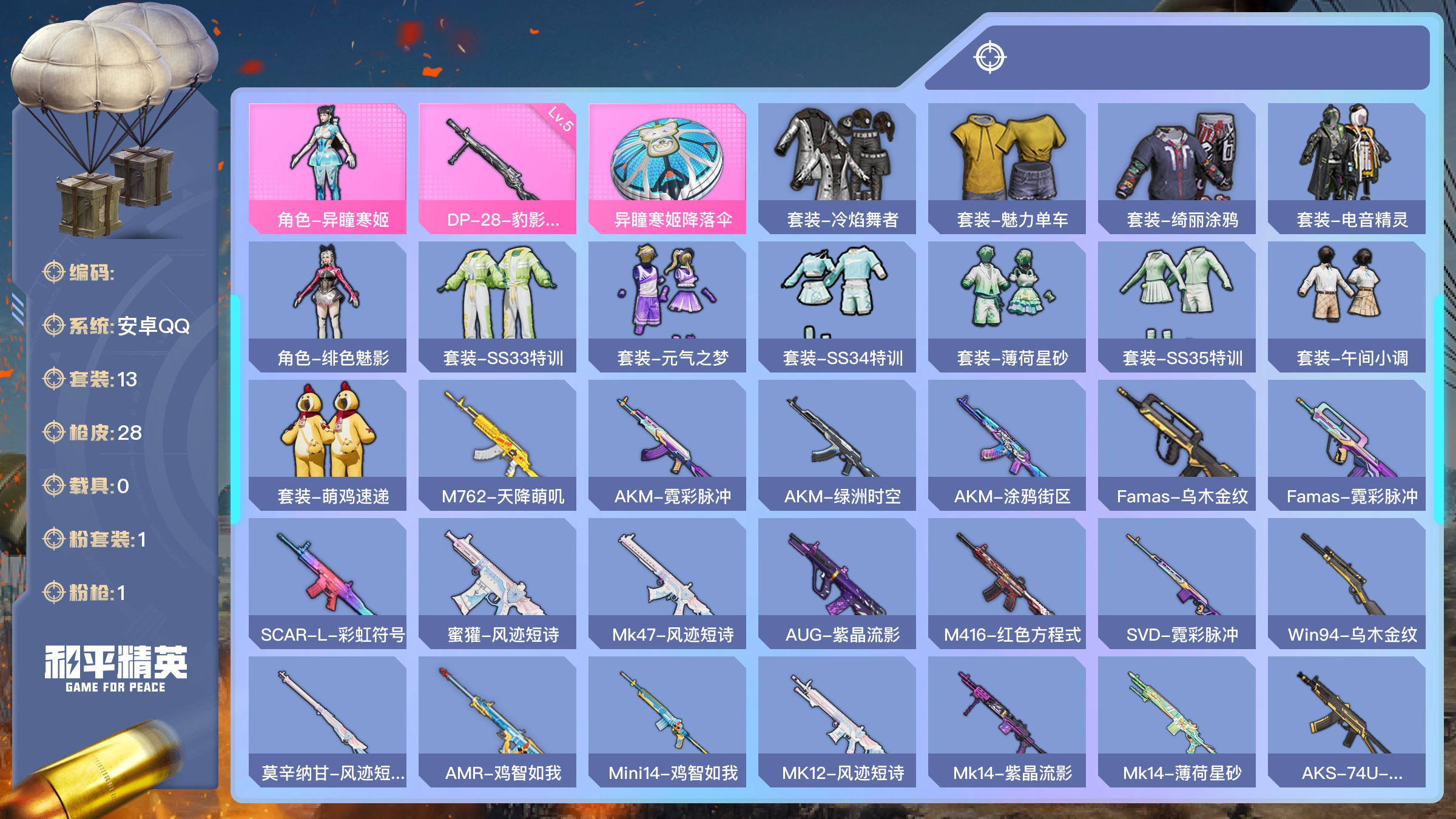The height and width of the screenshot is (819, 1456).
Task: Select the AMR-鸡智如我 sniper skin
Action: 497,721
